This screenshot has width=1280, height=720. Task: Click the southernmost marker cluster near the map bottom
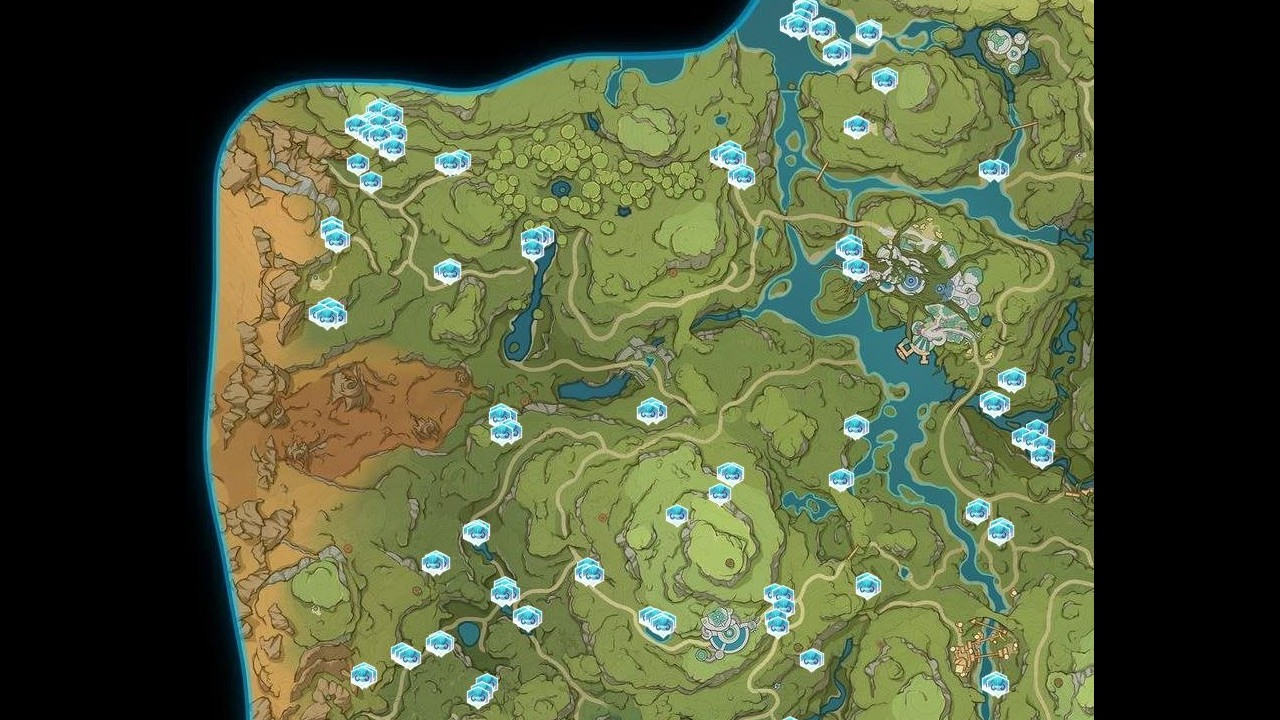click(480, 690)
